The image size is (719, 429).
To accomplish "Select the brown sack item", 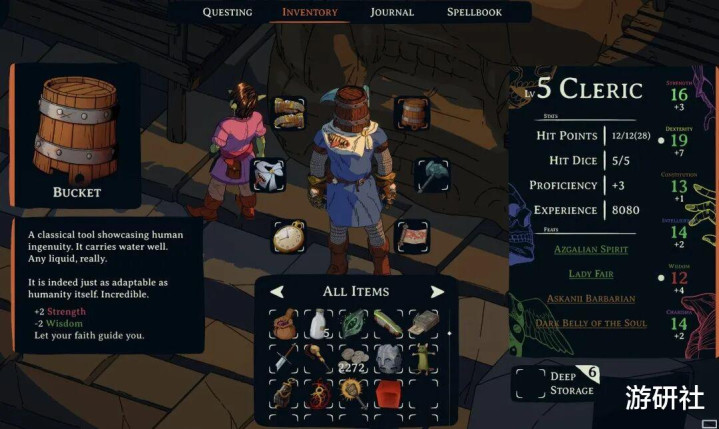I will coord(284,324).
